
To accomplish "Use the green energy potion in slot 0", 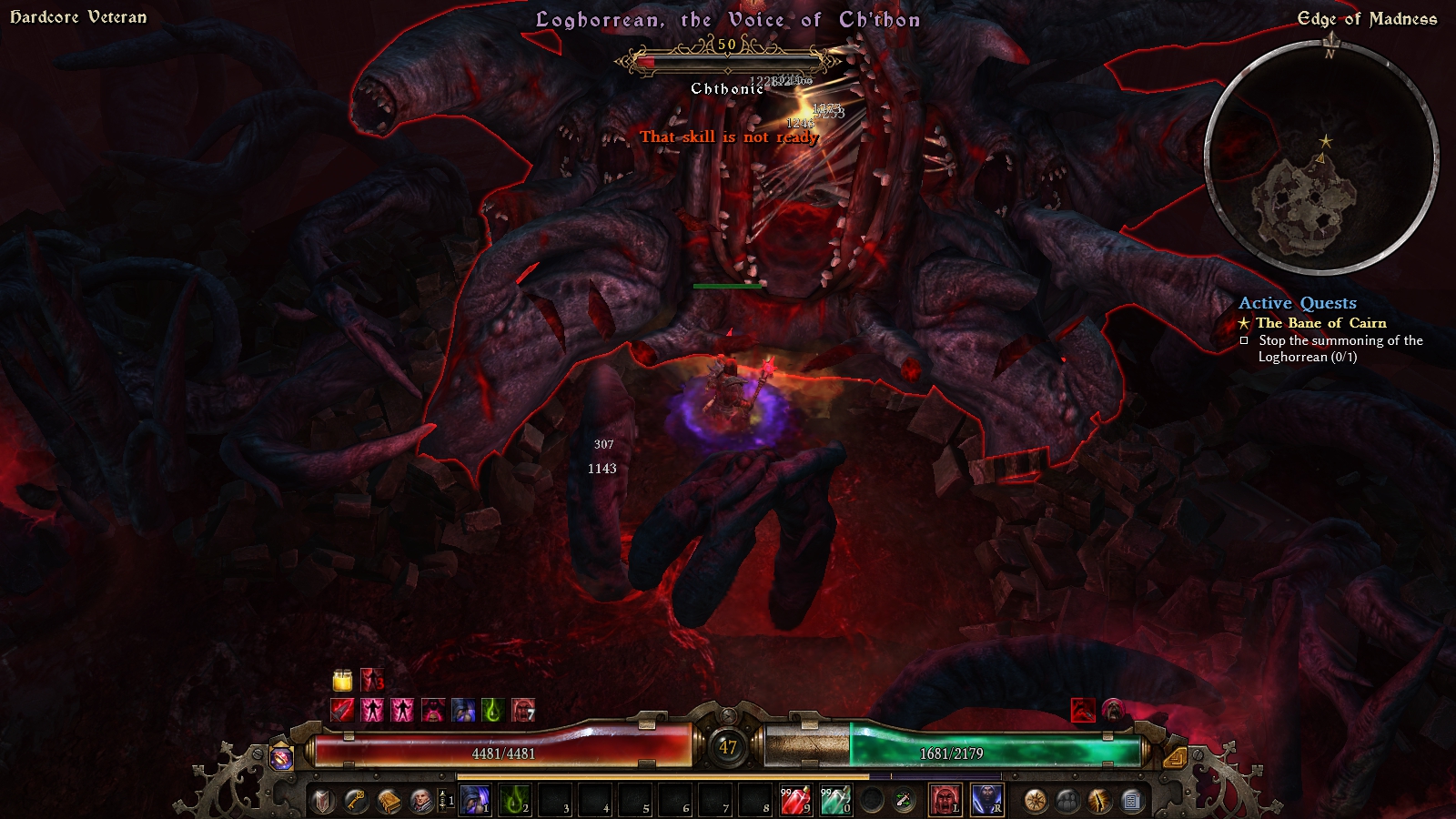I will [835, 800].
